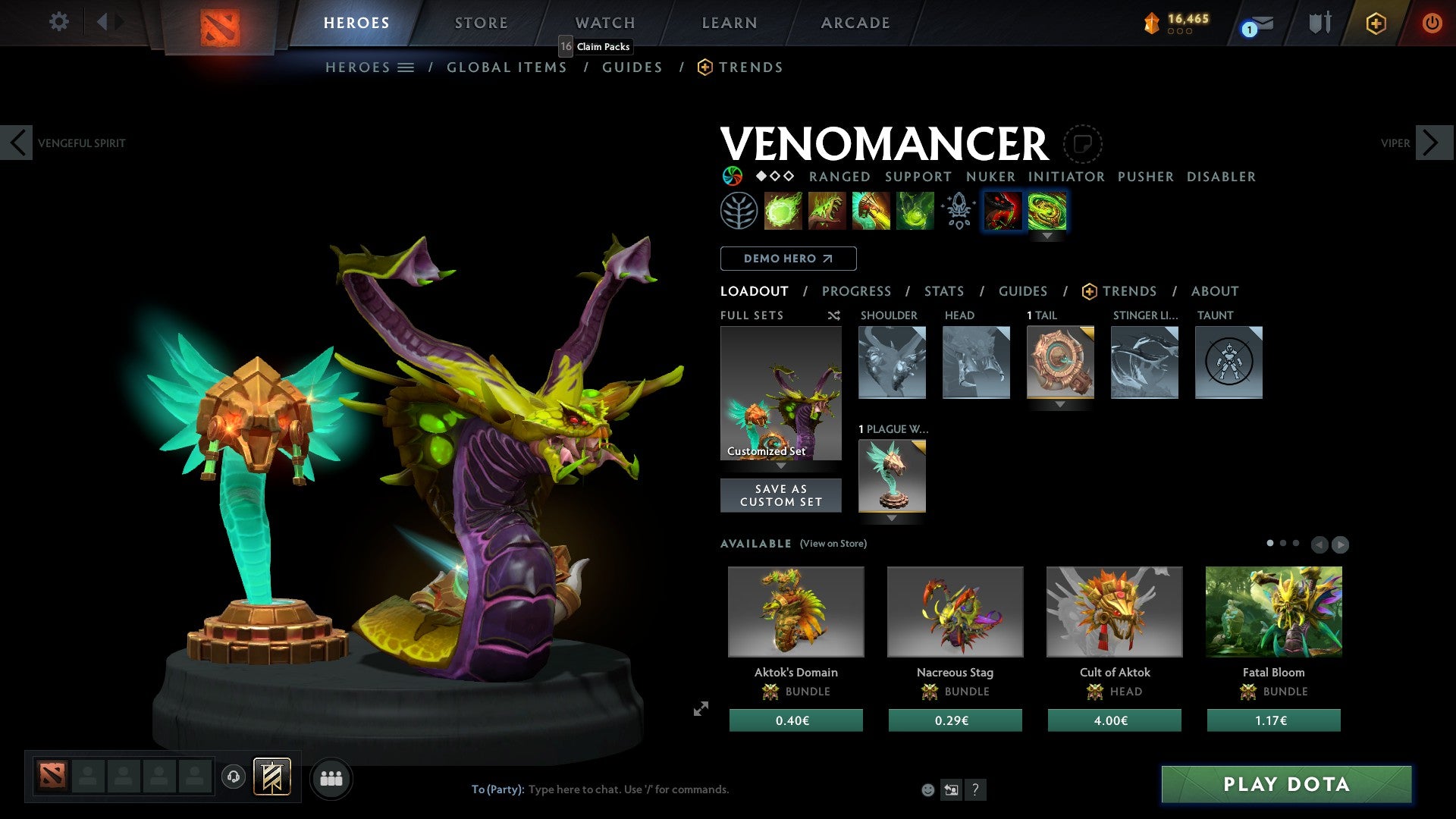Click the second page dot under Available sets

(x=1284, y=543)
